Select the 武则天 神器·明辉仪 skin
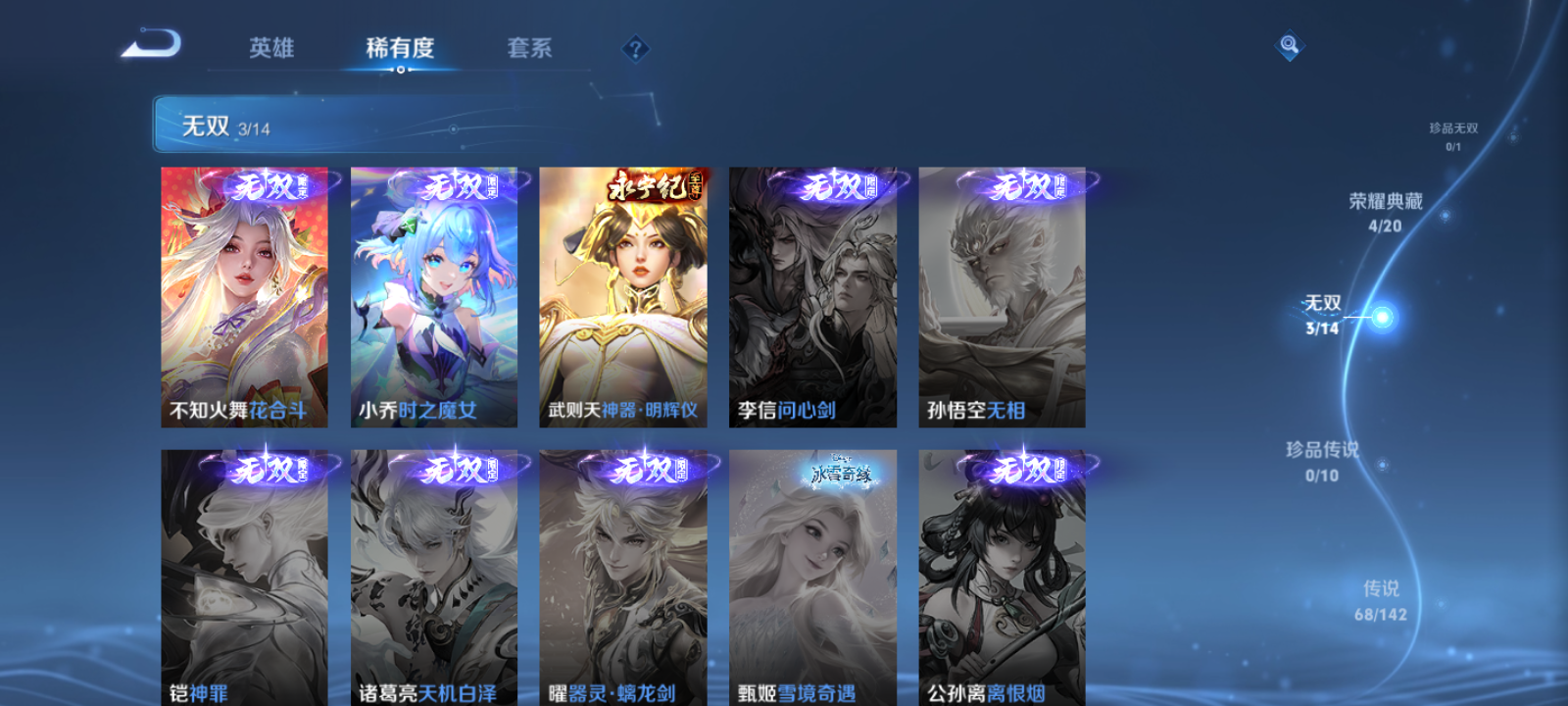1568x706 pixels. (621, 294)
